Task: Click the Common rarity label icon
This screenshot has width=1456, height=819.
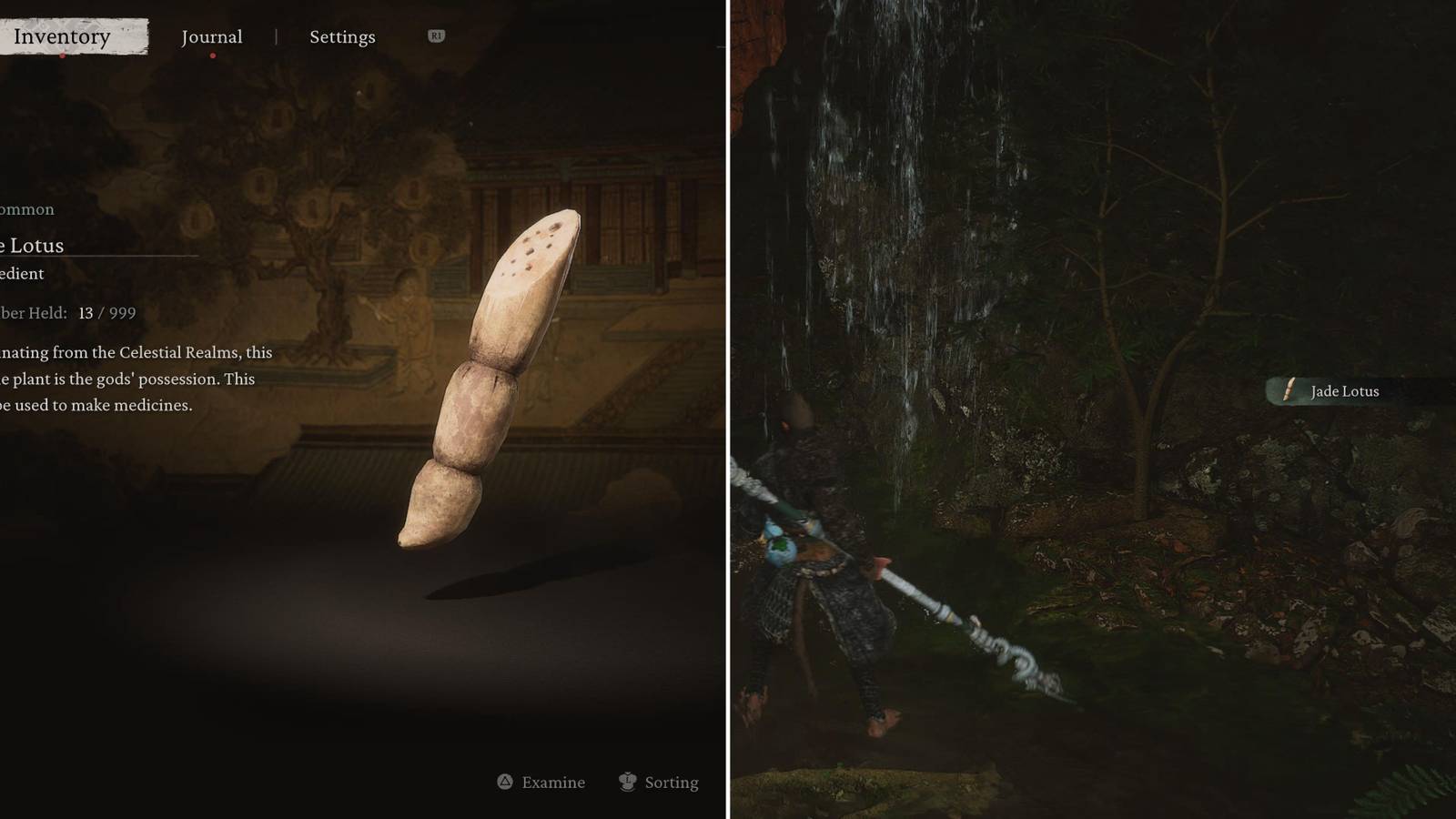Action: (x=25, y=209)
